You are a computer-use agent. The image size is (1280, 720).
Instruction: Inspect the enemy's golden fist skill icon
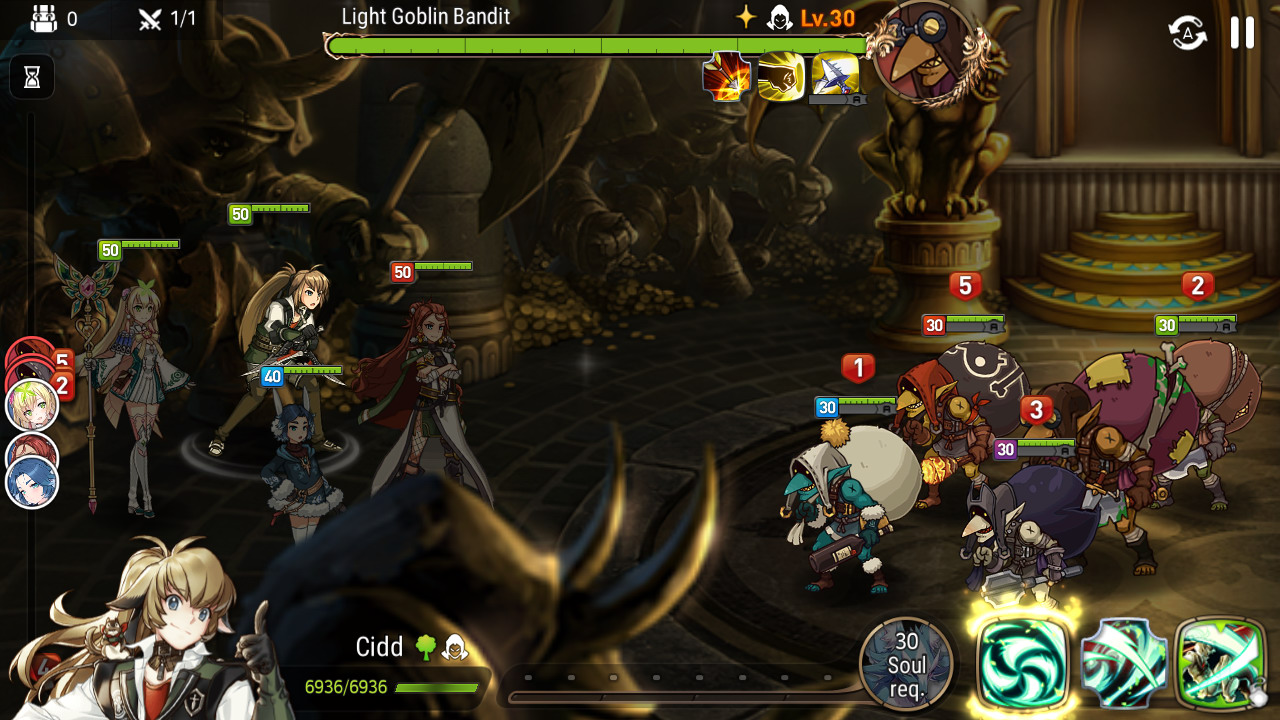pos(781,76)
